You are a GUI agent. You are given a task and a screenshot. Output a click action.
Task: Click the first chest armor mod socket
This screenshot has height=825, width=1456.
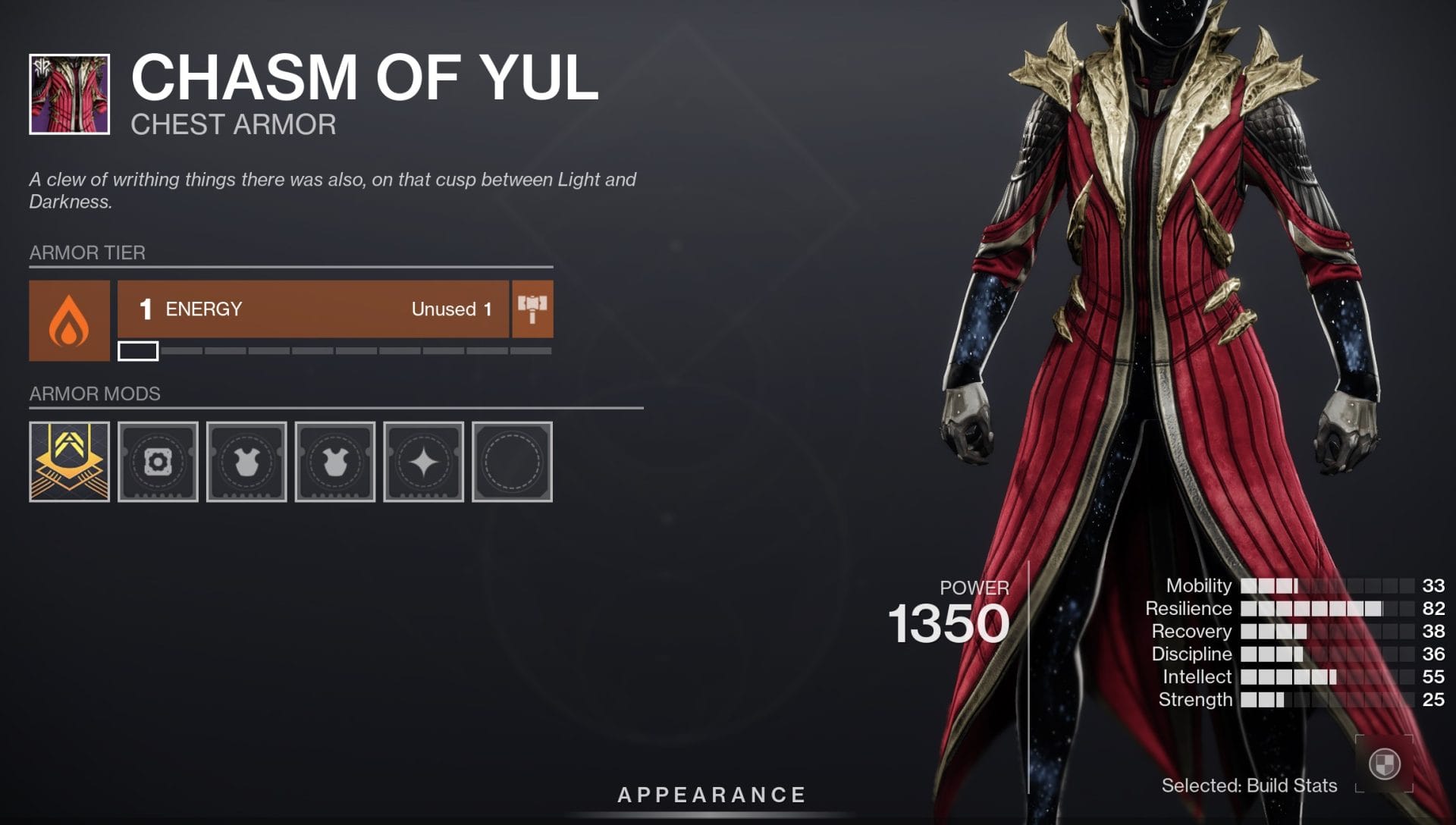tap(246, 461)
